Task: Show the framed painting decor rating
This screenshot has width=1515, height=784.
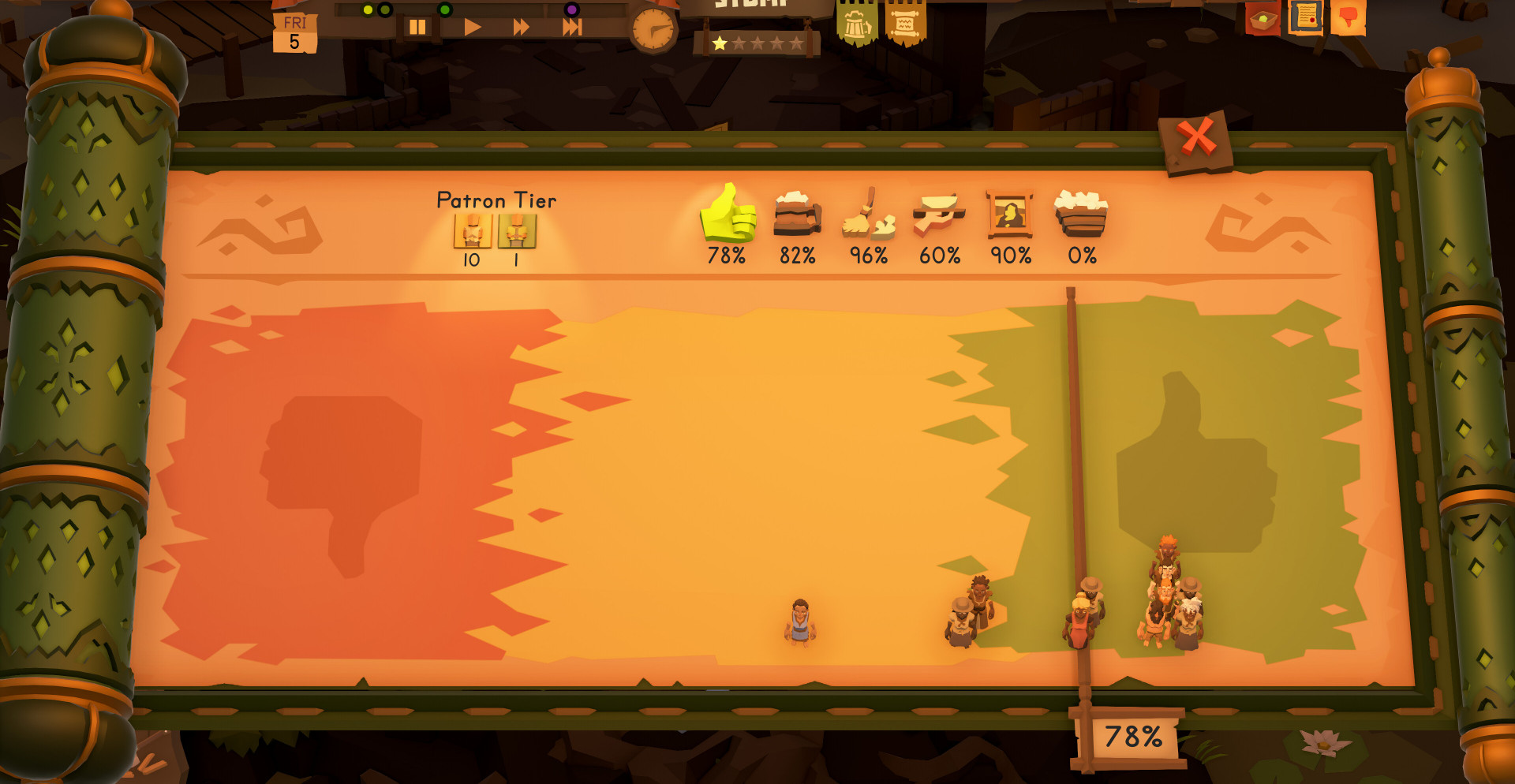Action: tap(1010, 215)
